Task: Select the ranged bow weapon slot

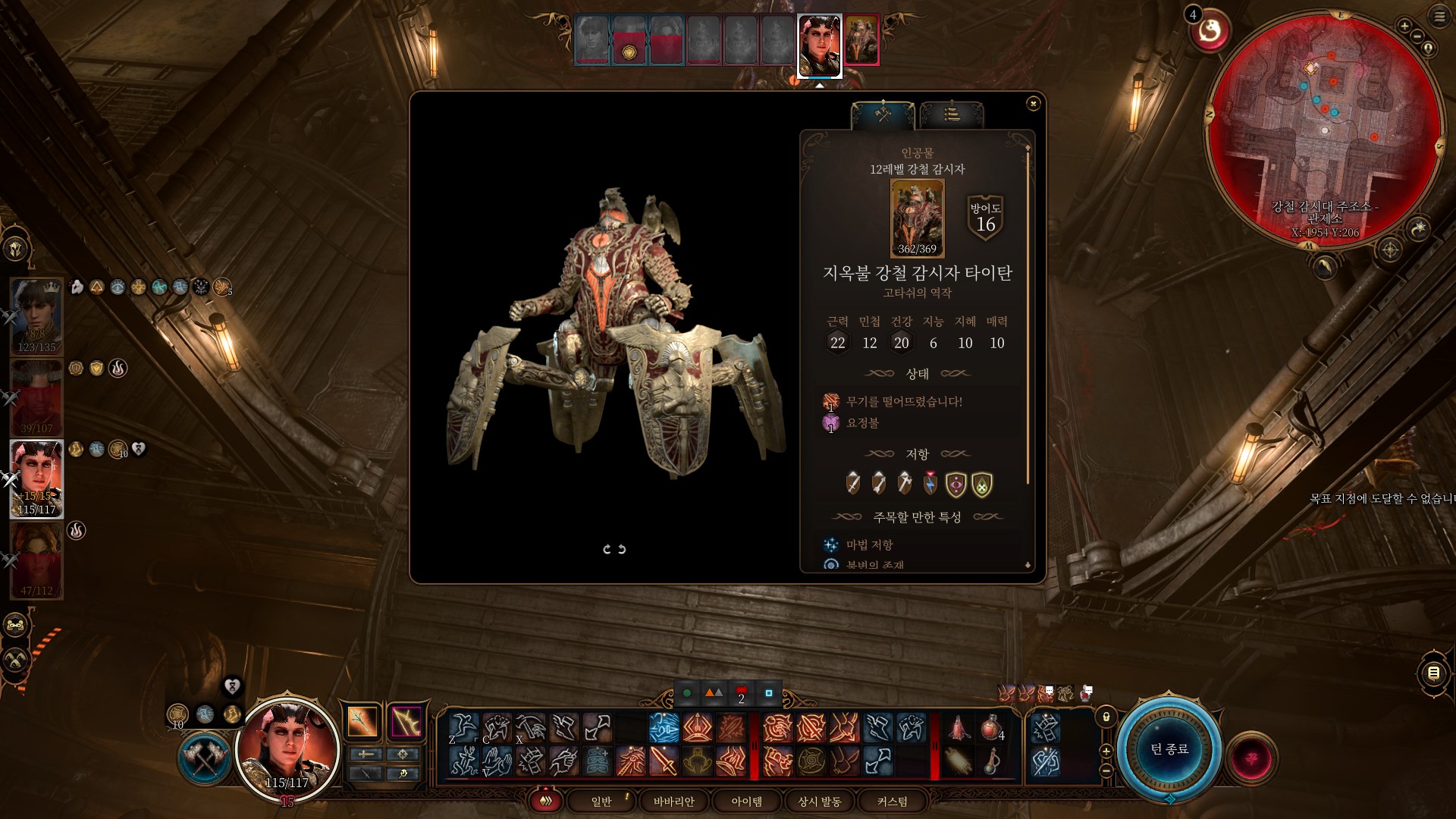Action: [406, 721]
